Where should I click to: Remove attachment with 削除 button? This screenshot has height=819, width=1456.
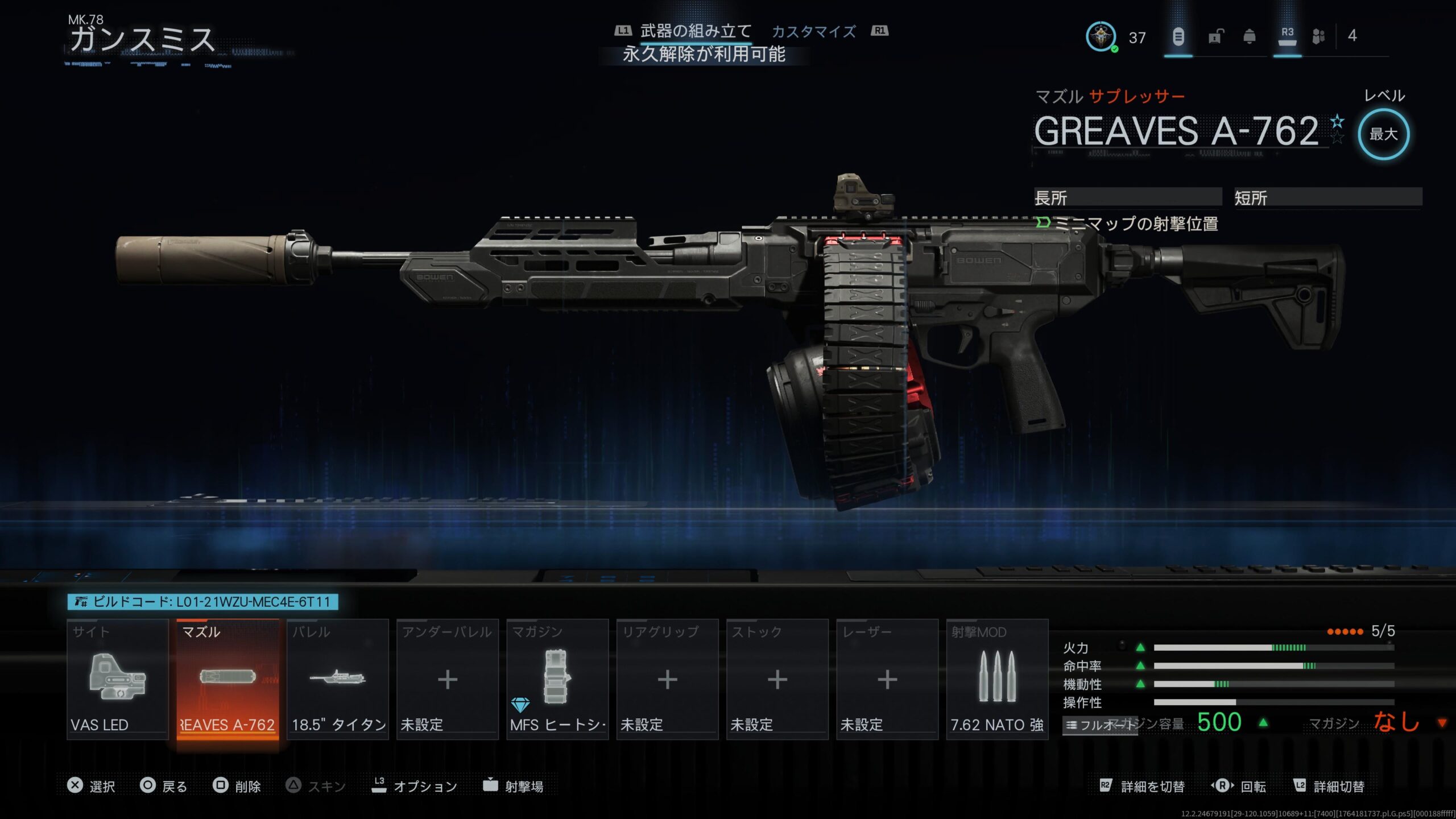coord(237,786)
